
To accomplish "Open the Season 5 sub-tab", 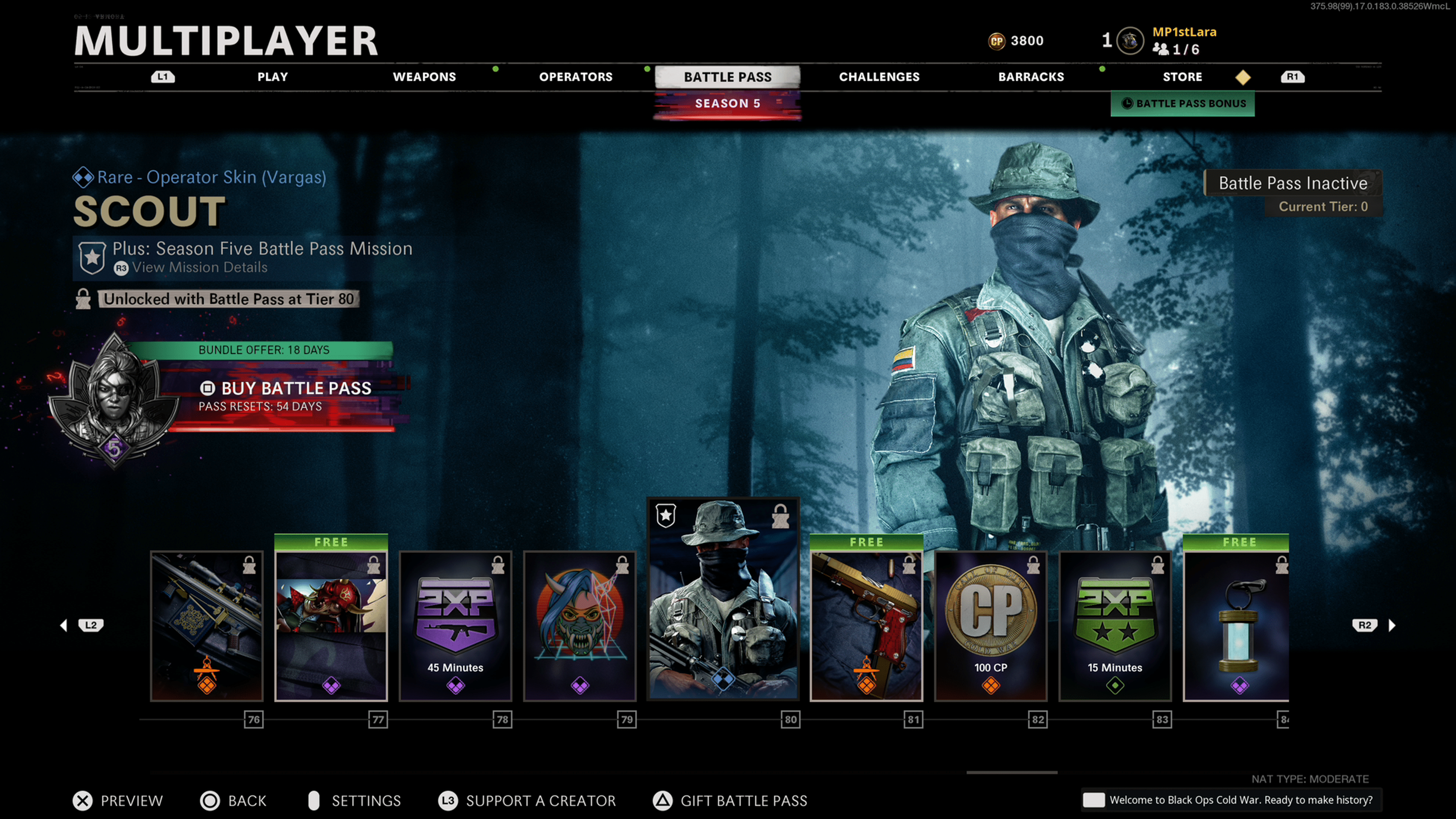I will click(728, 104).
